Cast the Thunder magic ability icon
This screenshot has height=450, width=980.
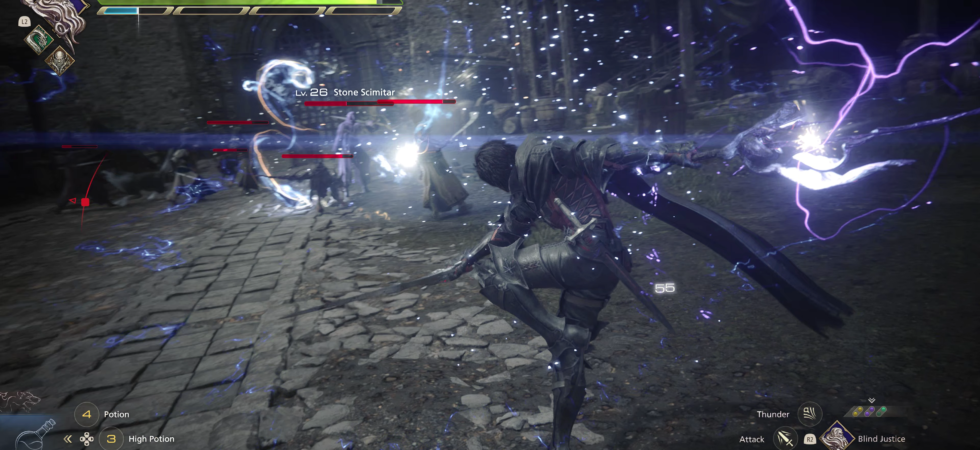coord(809,413)
